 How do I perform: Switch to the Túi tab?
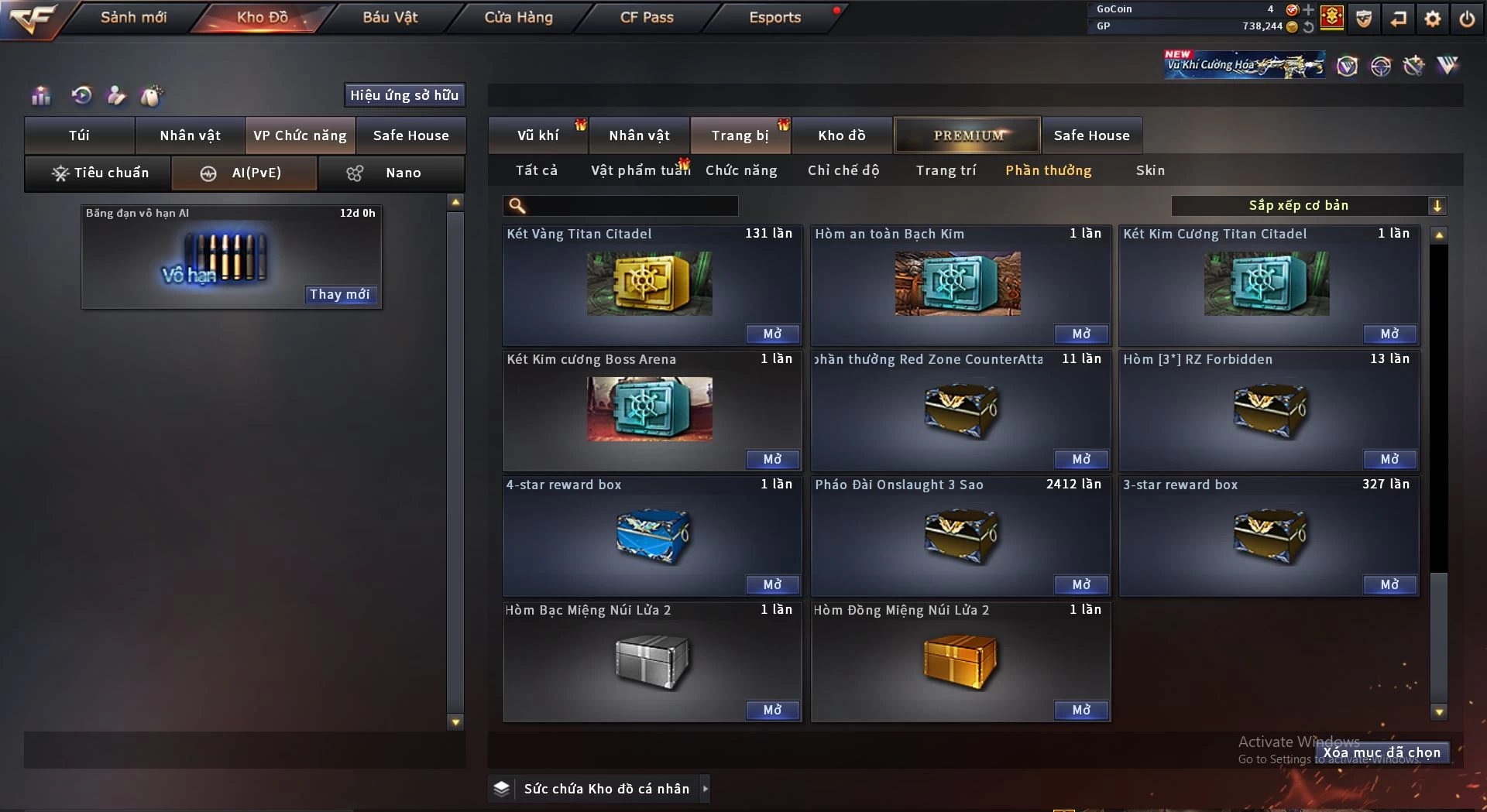80,135
